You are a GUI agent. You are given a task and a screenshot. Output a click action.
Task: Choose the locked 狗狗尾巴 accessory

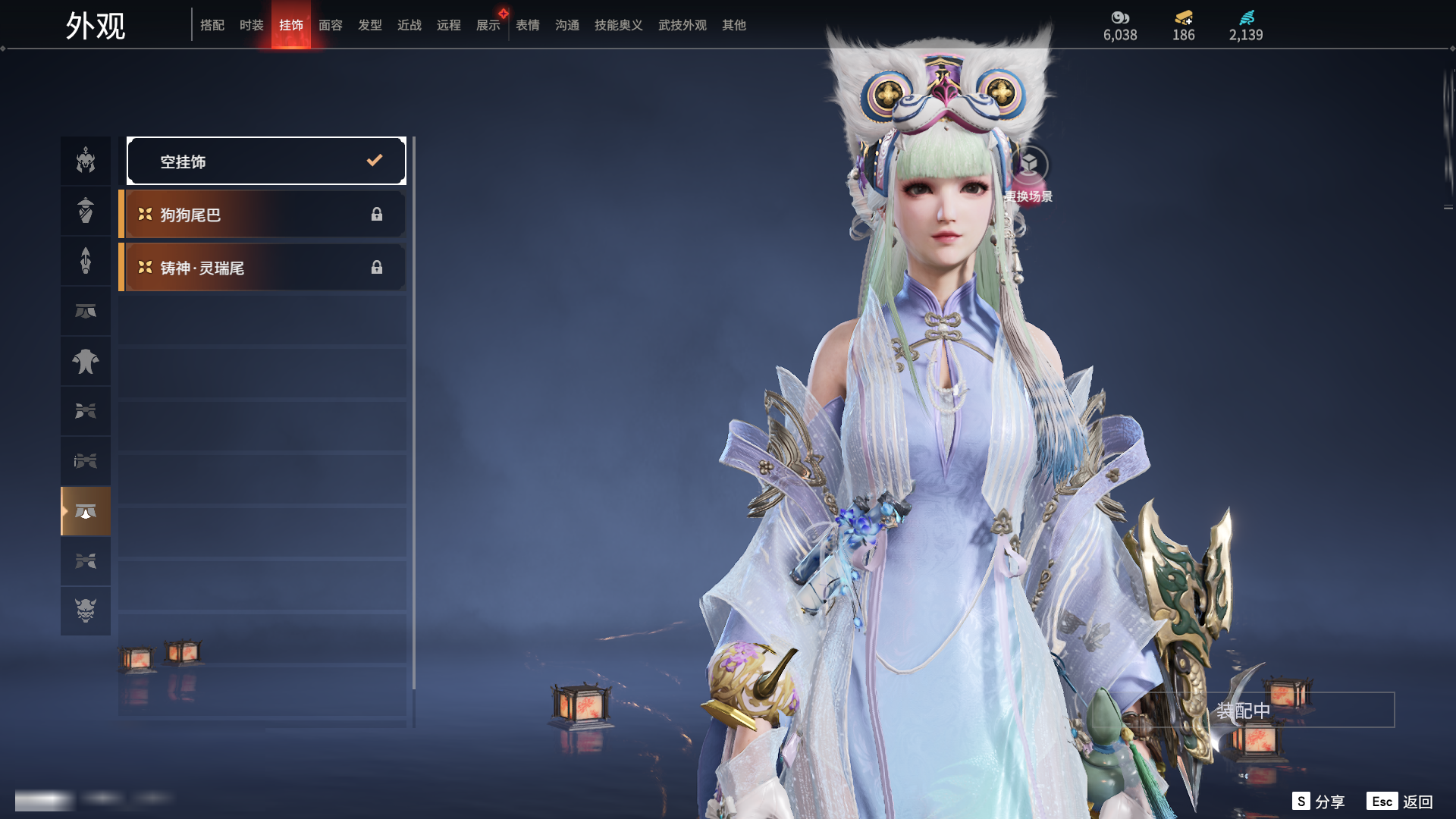[x=262, y=215]
